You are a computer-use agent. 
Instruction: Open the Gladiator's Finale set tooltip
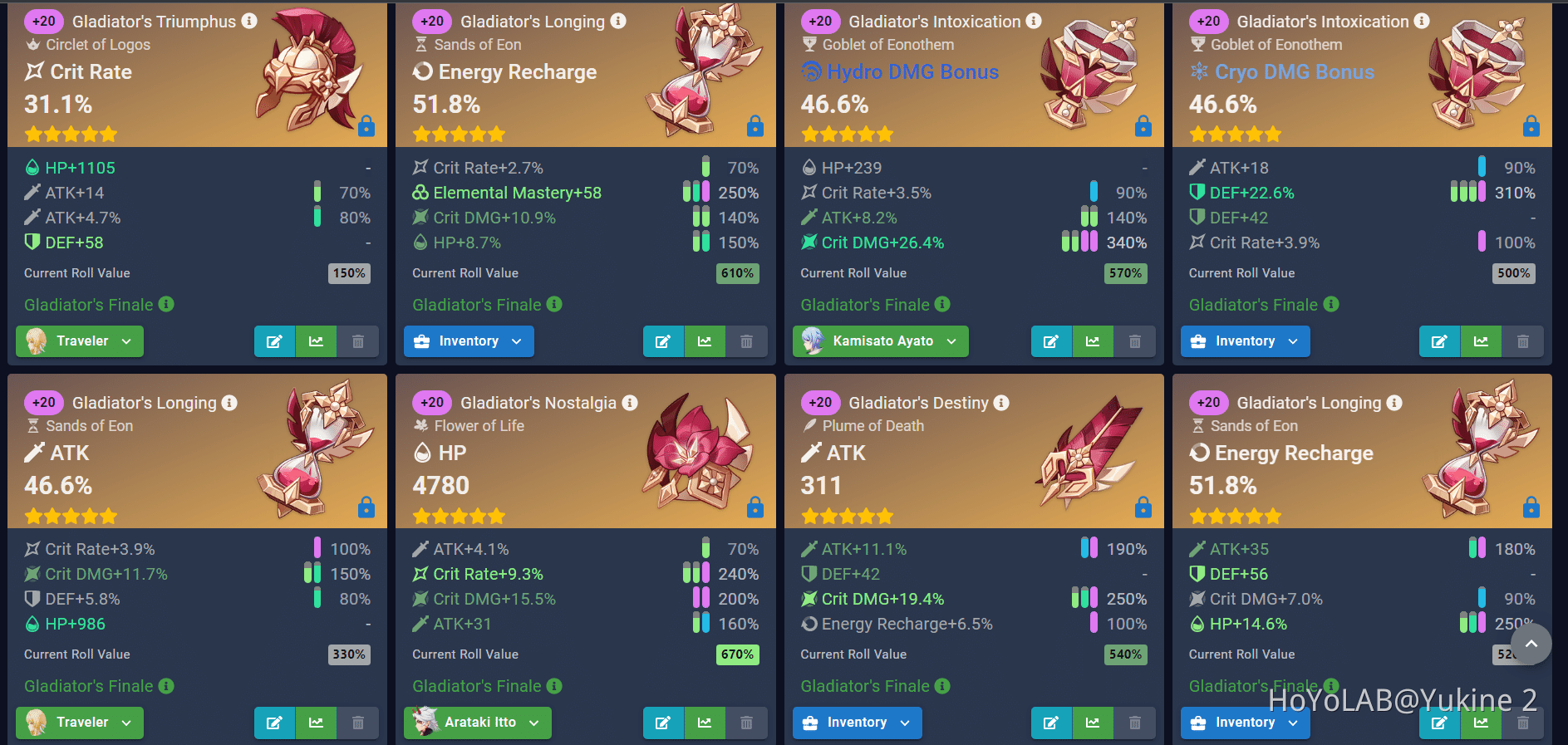[165, 305]
